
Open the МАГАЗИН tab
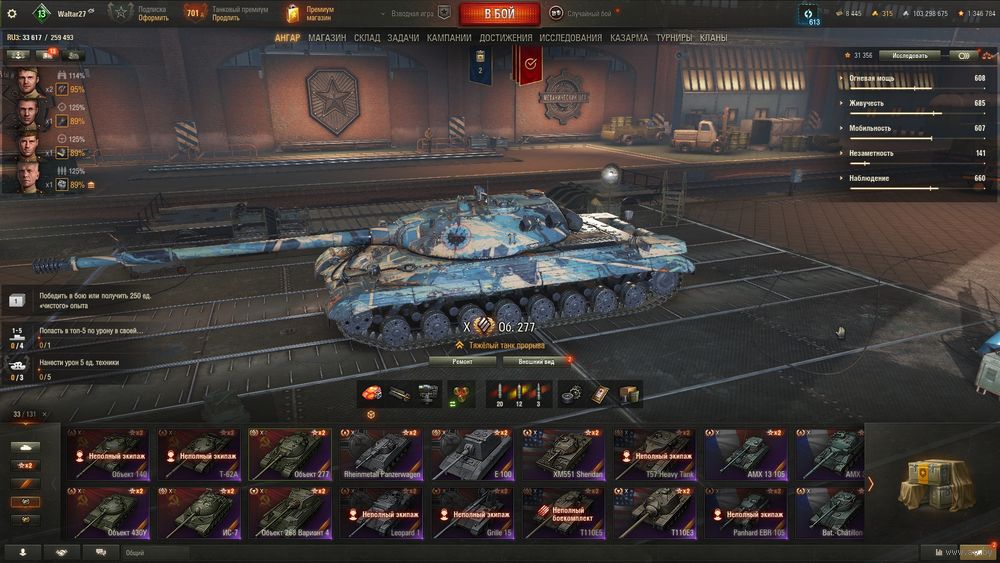(327, 38)
